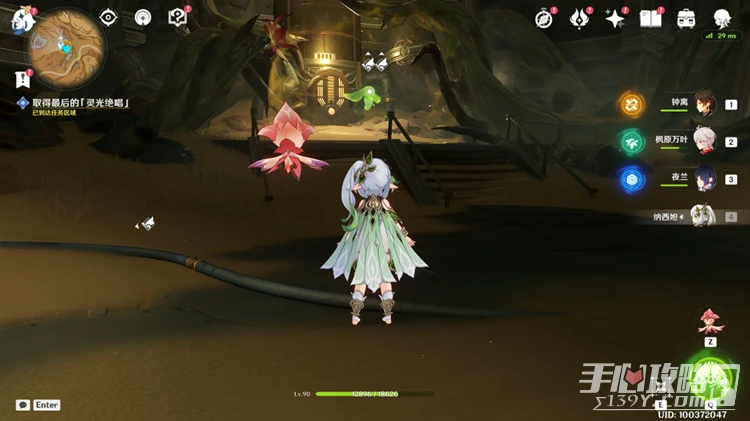
Task: Open the chat bubble icon
Action: click(x=22, y=405)
